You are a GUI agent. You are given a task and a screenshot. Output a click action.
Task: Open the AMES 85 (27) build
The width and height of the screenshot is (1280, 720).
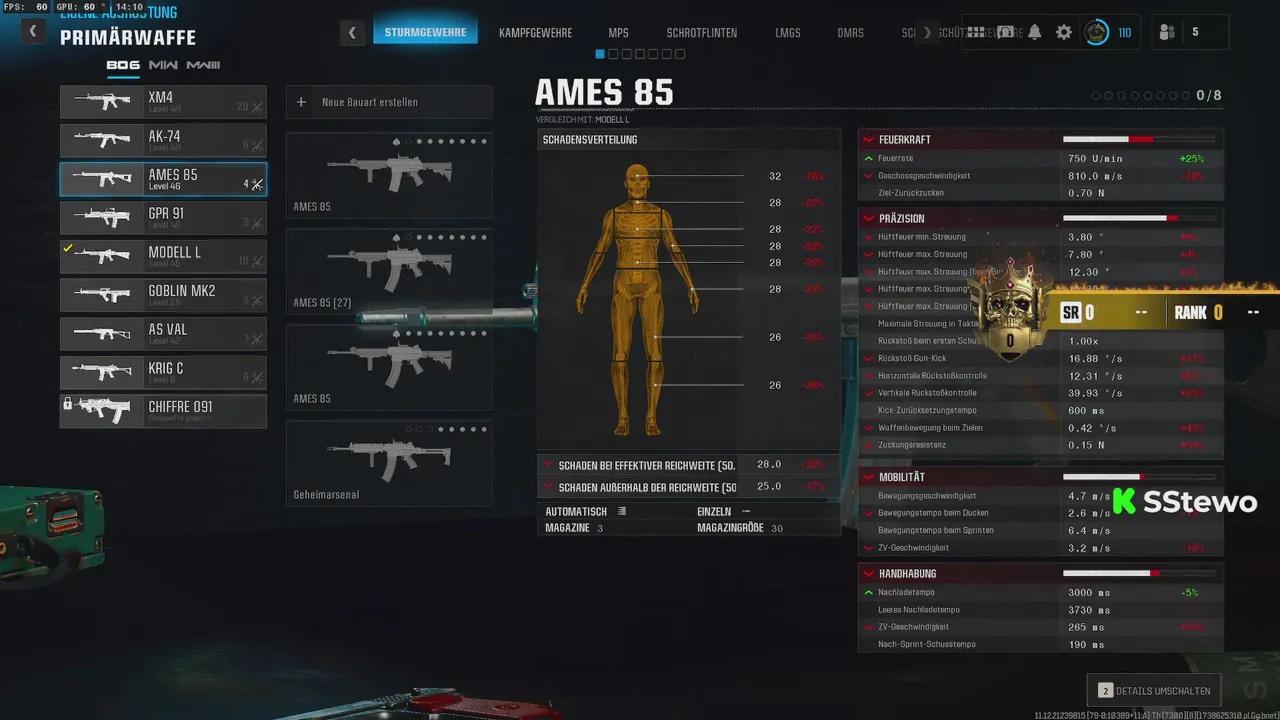click(x=388, y=271)
